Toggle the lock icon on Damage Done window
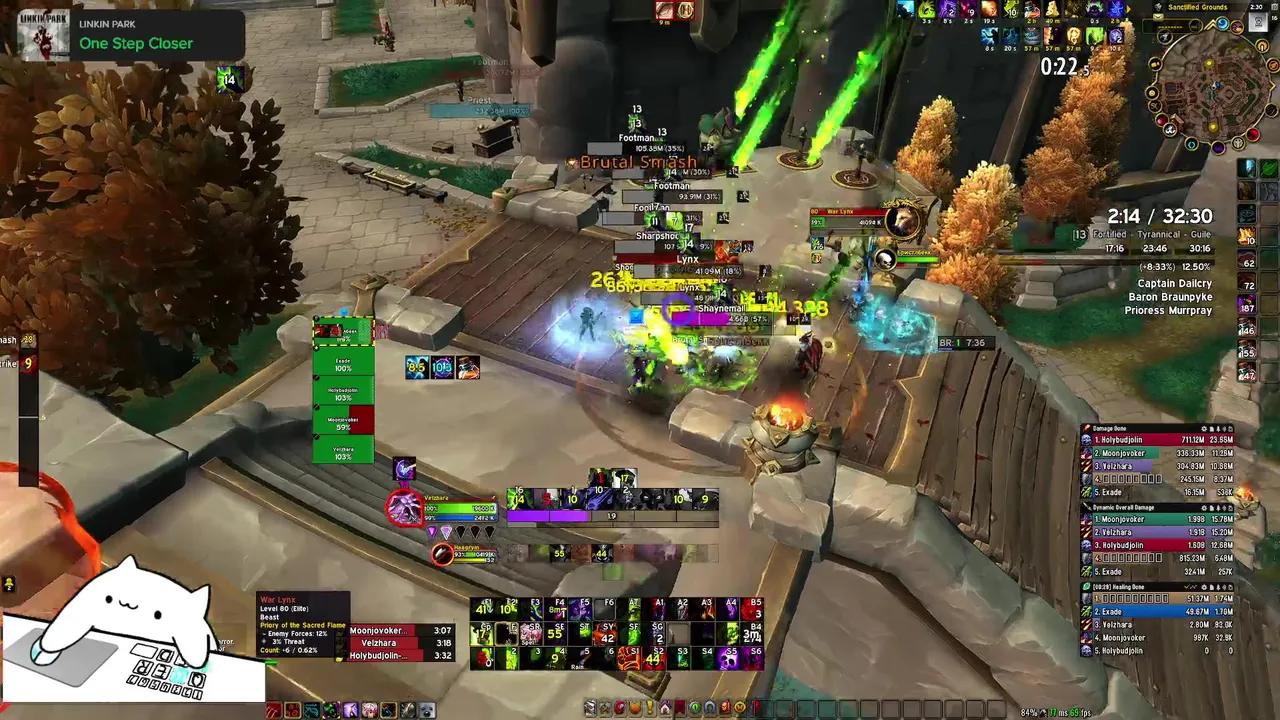The image size is (1280, 720). coord(1217,428)
